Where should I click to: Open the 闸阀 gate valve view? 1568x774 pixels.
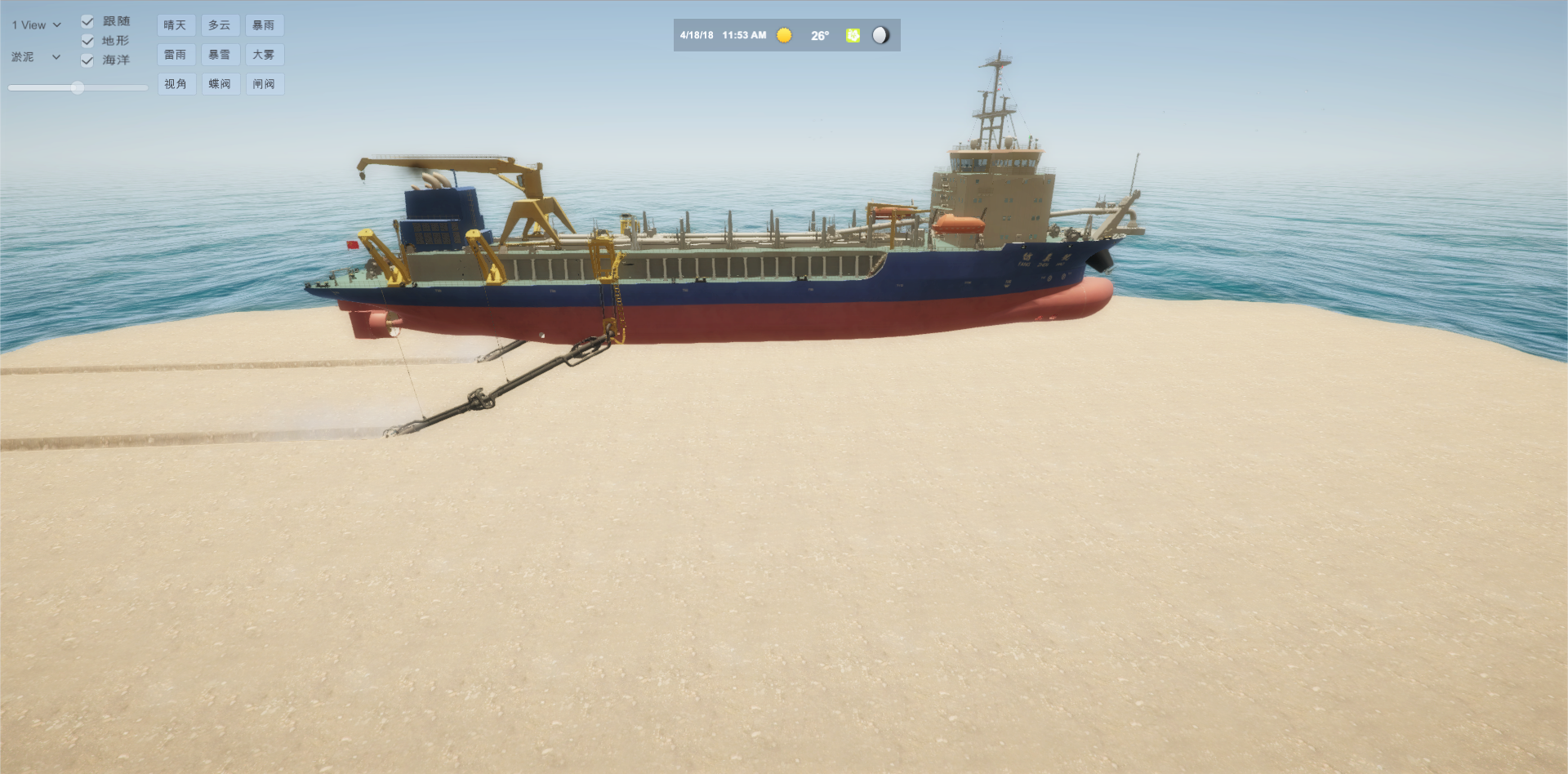264,84
